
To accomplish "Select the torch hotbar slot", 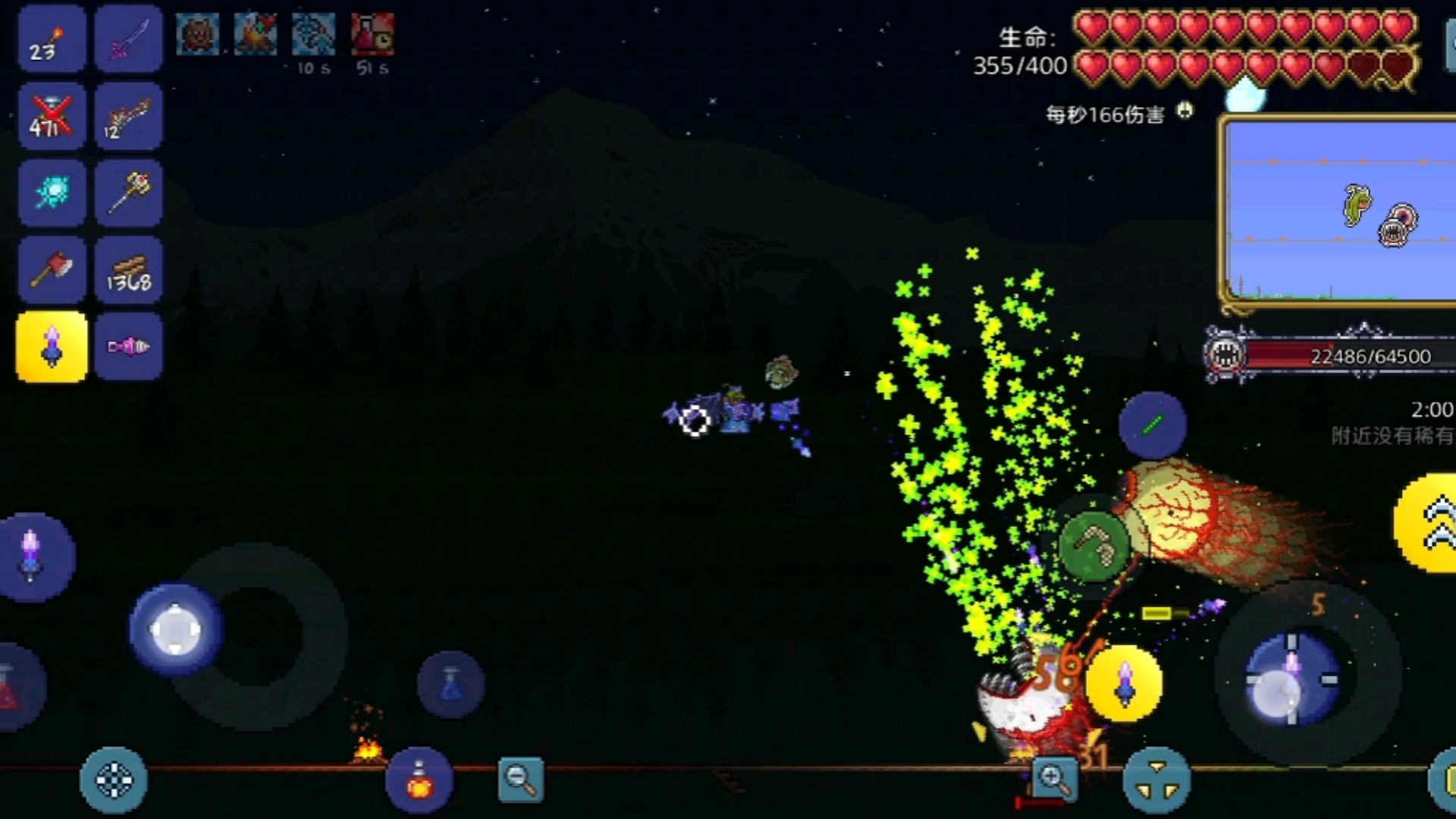I will tap(52, 39).
